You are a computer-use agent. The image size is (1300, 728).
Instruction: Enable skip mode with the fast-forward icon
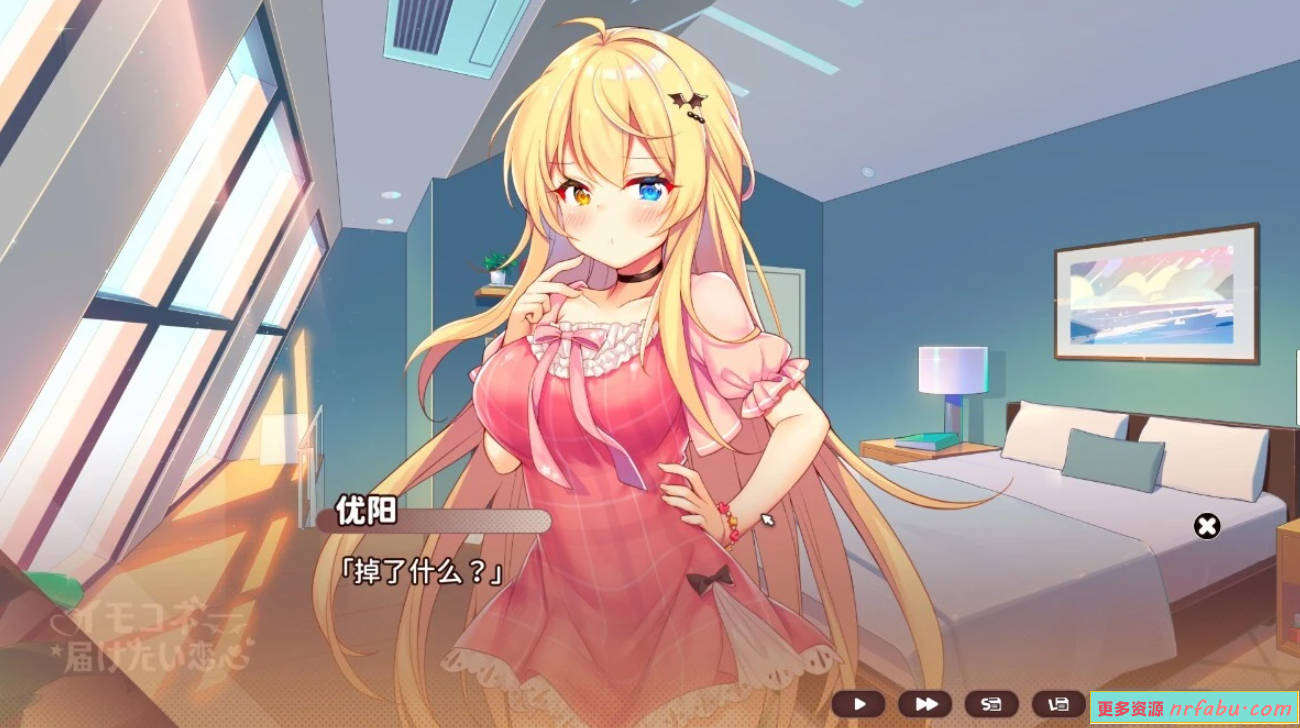click(x=925, y=702)
